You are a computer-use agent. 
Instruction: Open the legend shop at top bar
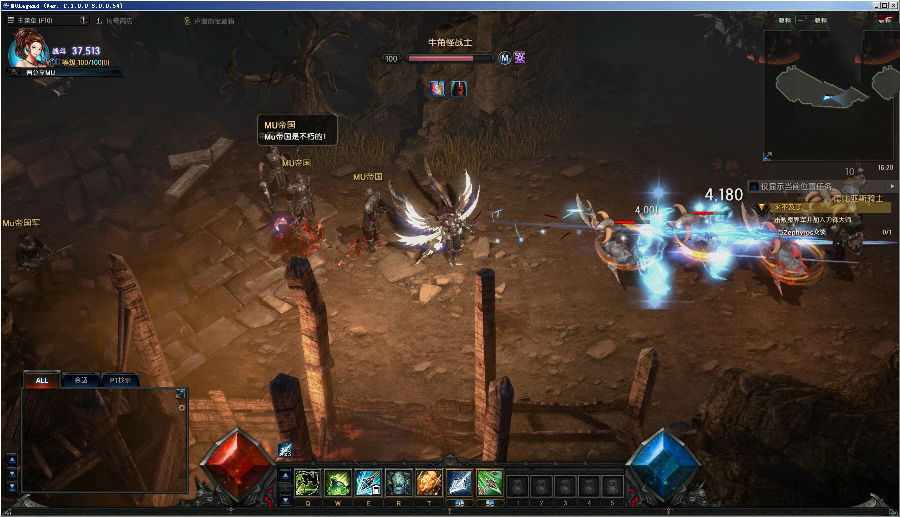pos(118,20)
